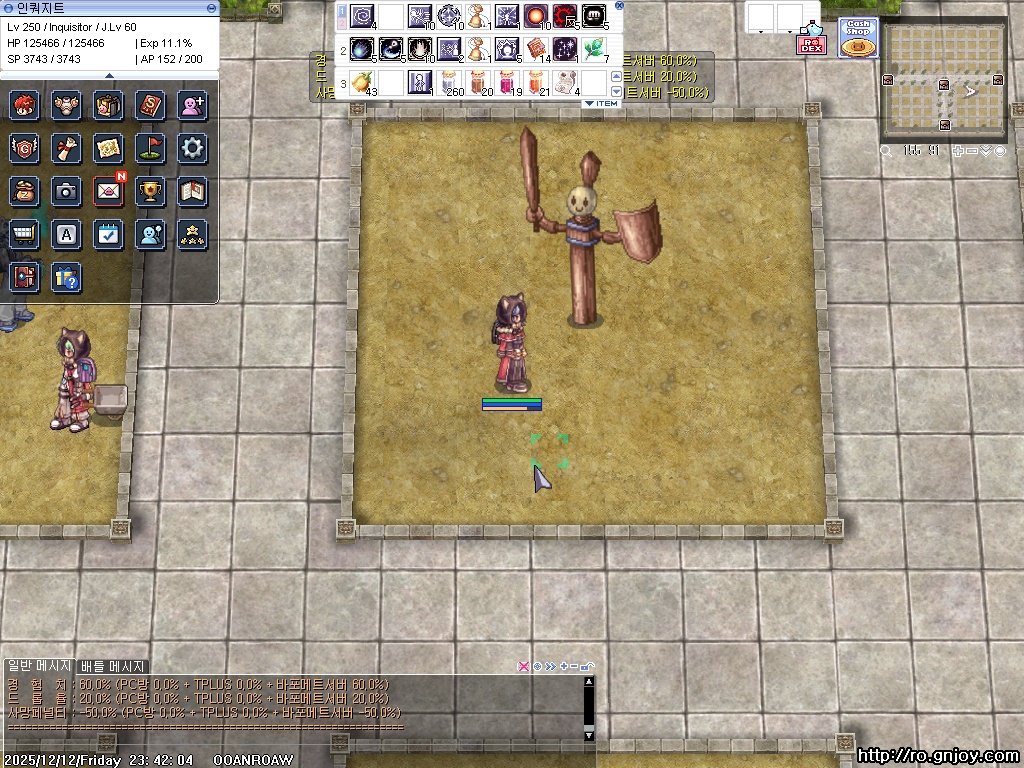
Task: Use the spiral skill in hotbar row one
Action: pyautogui.click(x=362, y=17)
